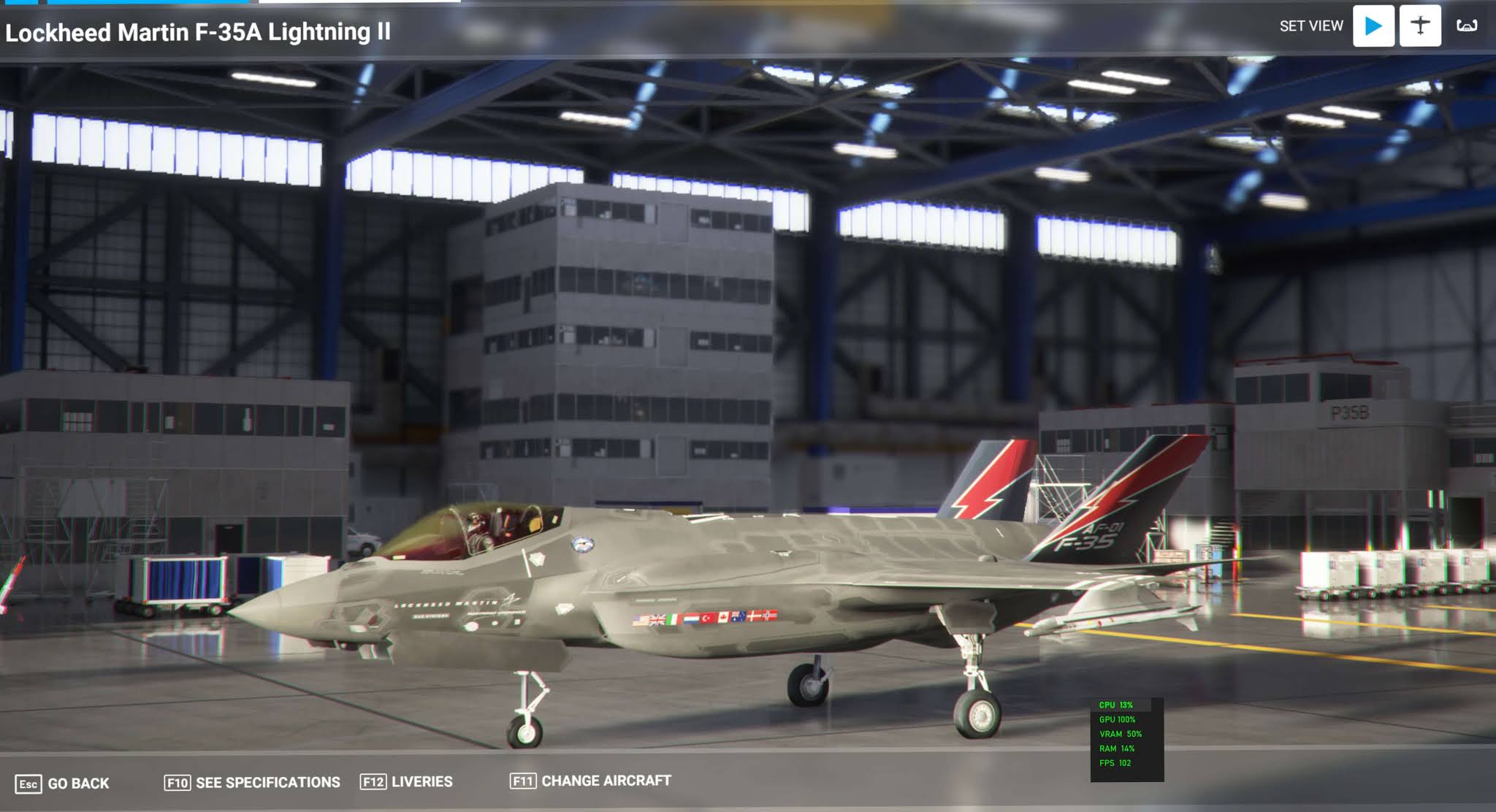Click the F11 key icon before CHANGE AIRCRAFT
1496x812 pixels.
(x=524, y=781)
